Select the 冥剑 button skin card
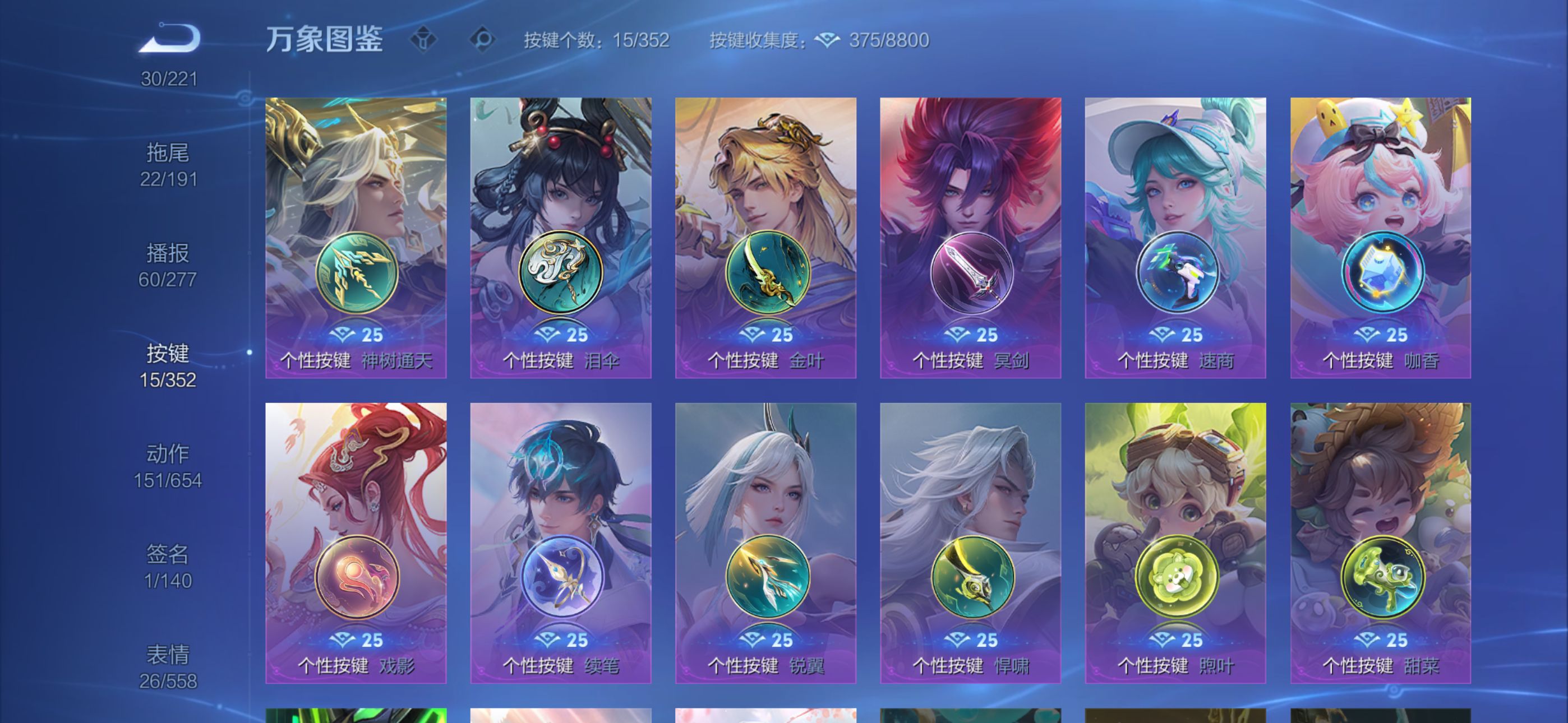The image size is (1568, 723). tap(971, 237)
